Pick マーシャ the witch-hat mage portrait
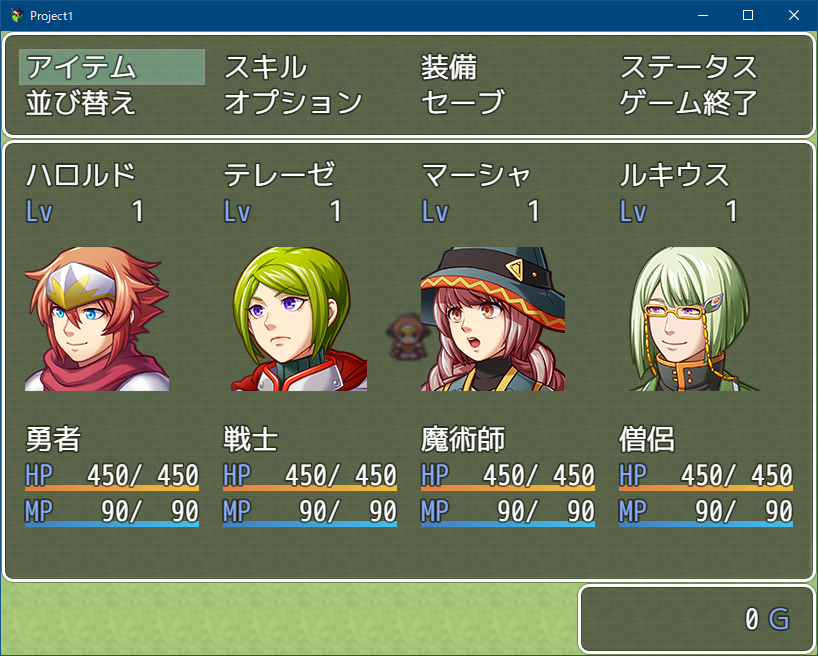The image size is (818, 656). coord(493,319)
